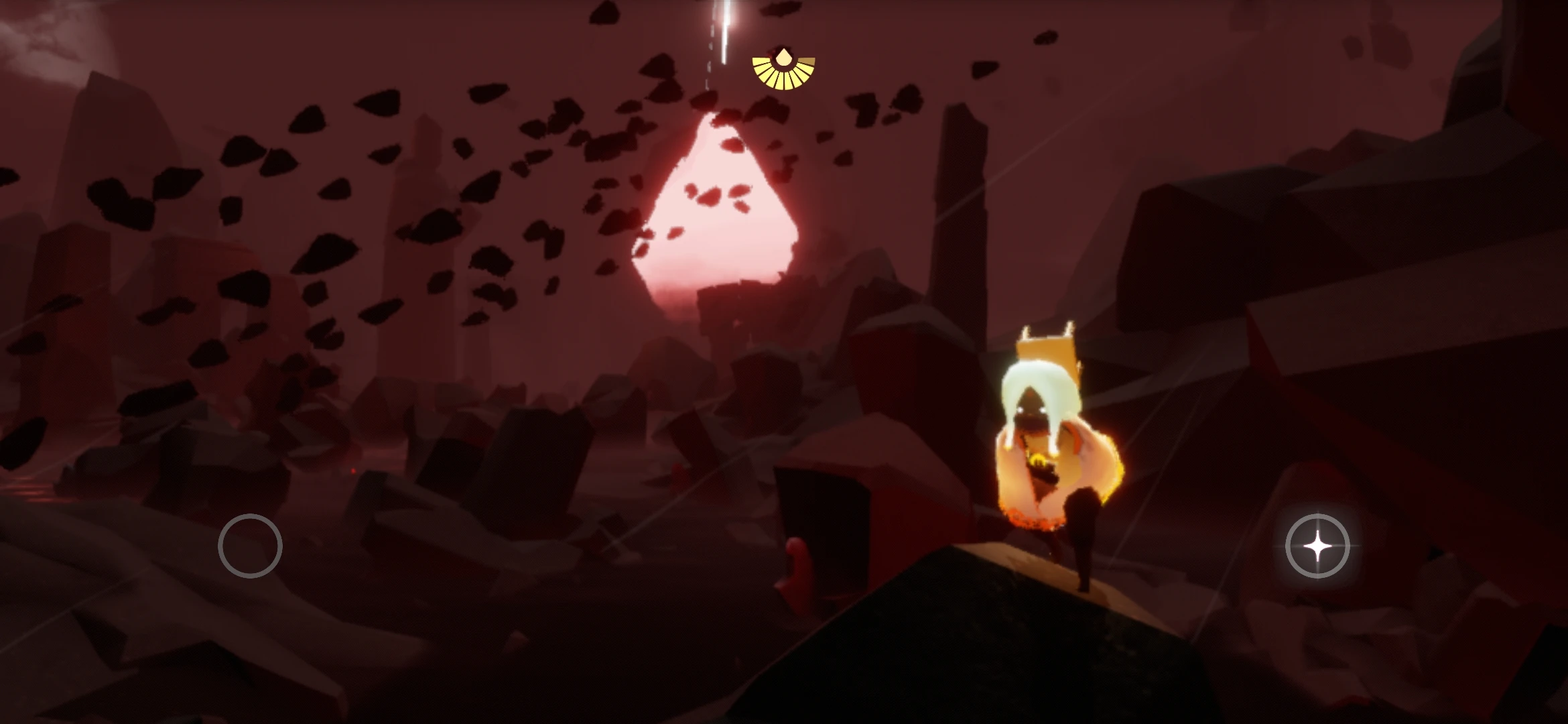Tap the movement joystick ring
1568x724 pixels.
(252, 546)
